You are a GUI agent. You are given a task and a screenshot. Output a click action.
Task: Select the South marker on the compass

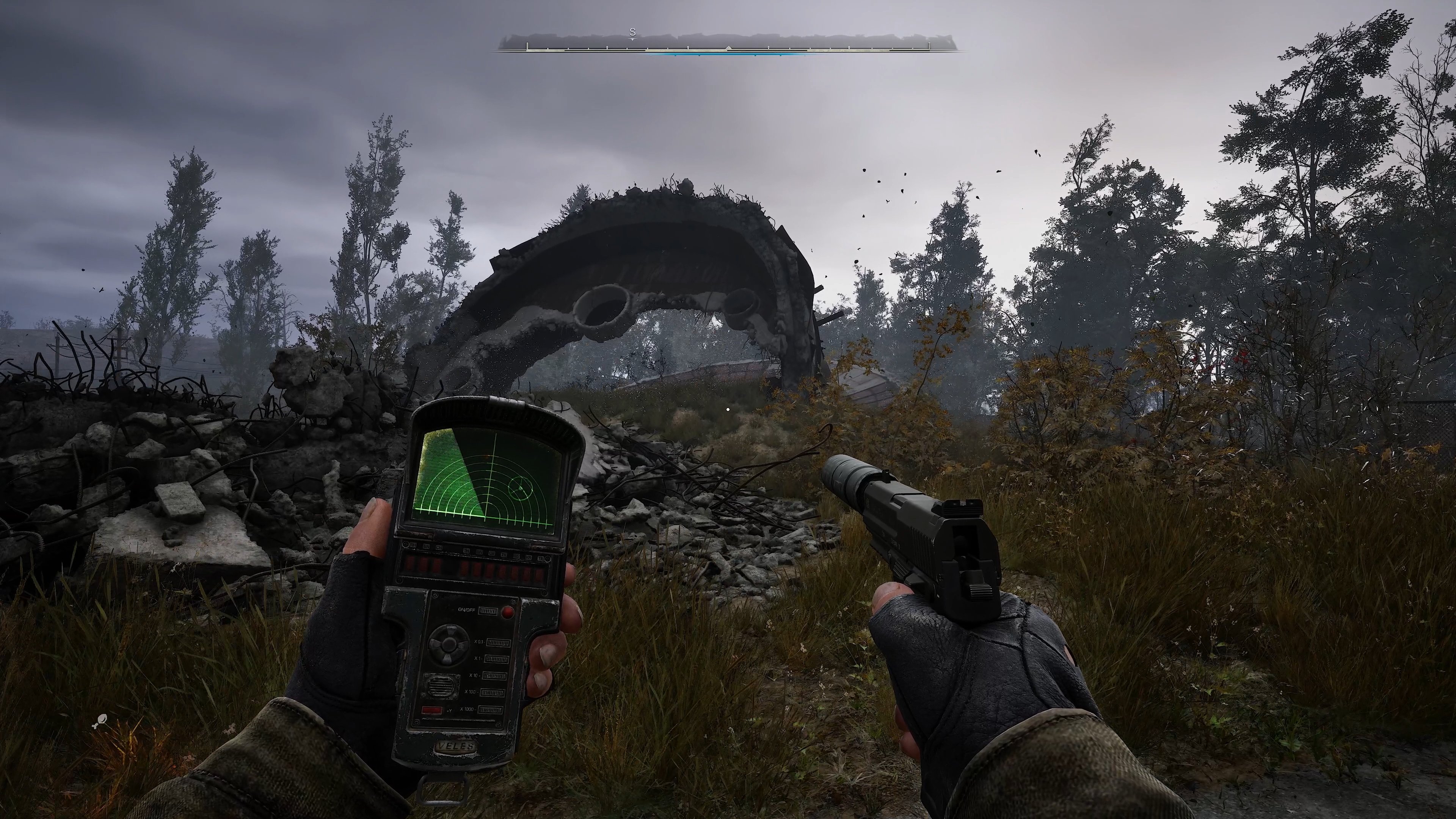click(x=632, y=33)
